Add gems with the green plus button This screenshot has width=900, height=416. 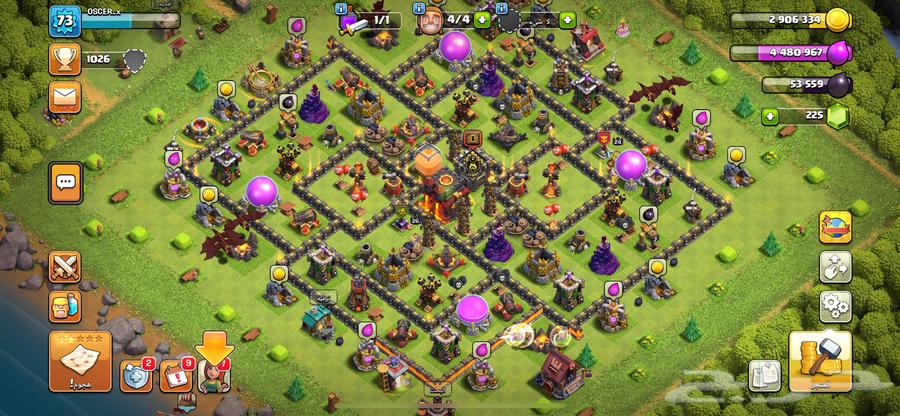769,116
